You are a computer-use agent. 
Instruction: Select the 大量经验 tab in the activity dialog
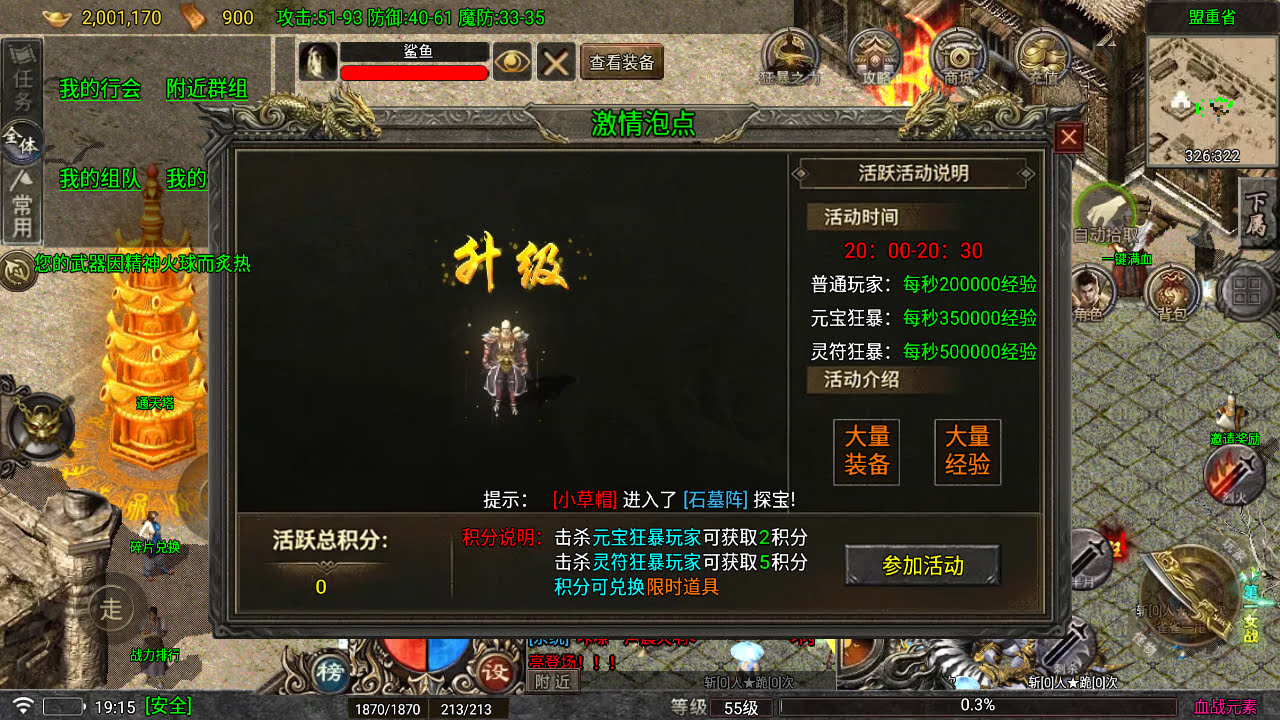[966, 452]
